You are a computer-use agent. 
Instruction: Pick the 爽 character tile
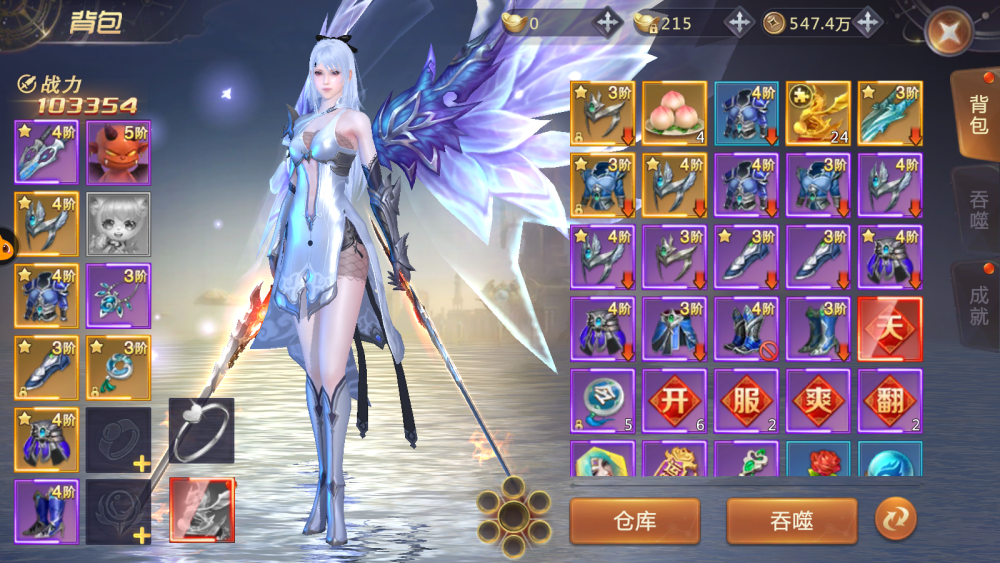(x=818, y=401)
